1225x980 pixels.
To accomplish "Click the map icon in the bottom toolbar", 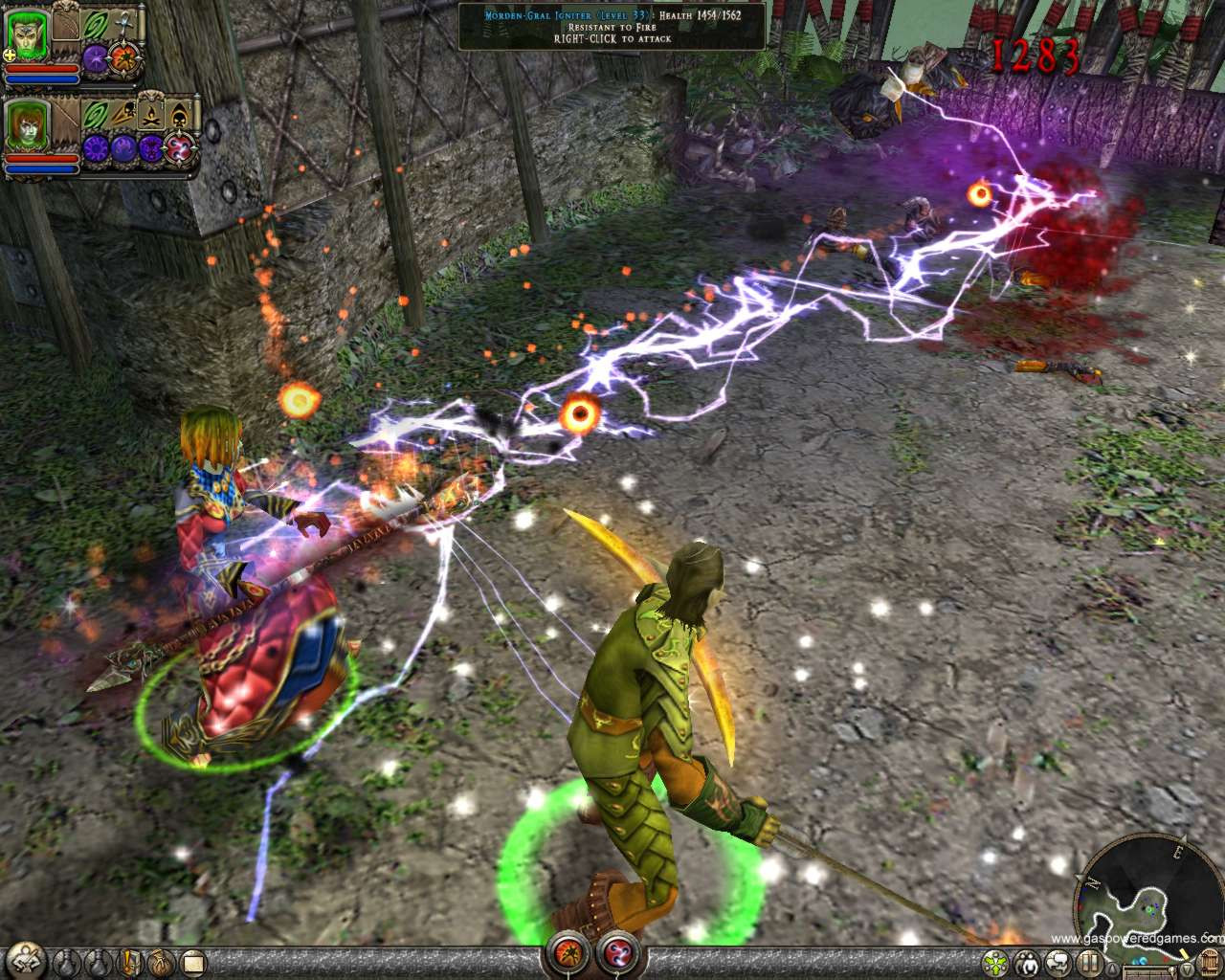I will (191, 963).
